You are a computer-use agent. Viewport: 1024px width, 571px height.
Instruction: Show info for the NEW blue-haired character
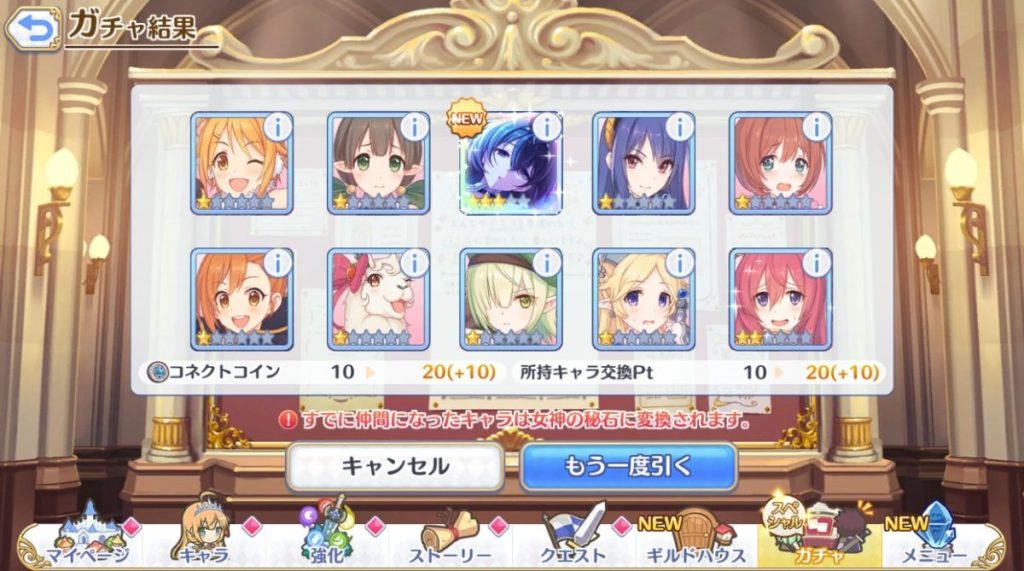point(547,127)
